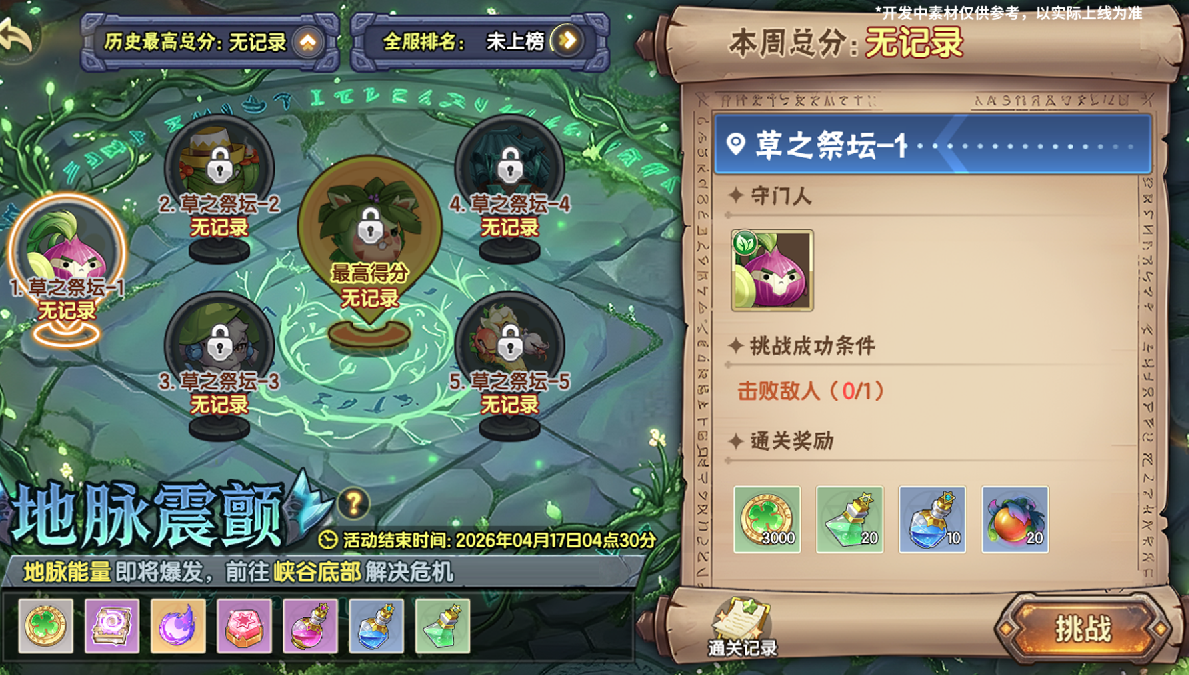Start the 挑战 challenge

click(x=1083, y=628)
